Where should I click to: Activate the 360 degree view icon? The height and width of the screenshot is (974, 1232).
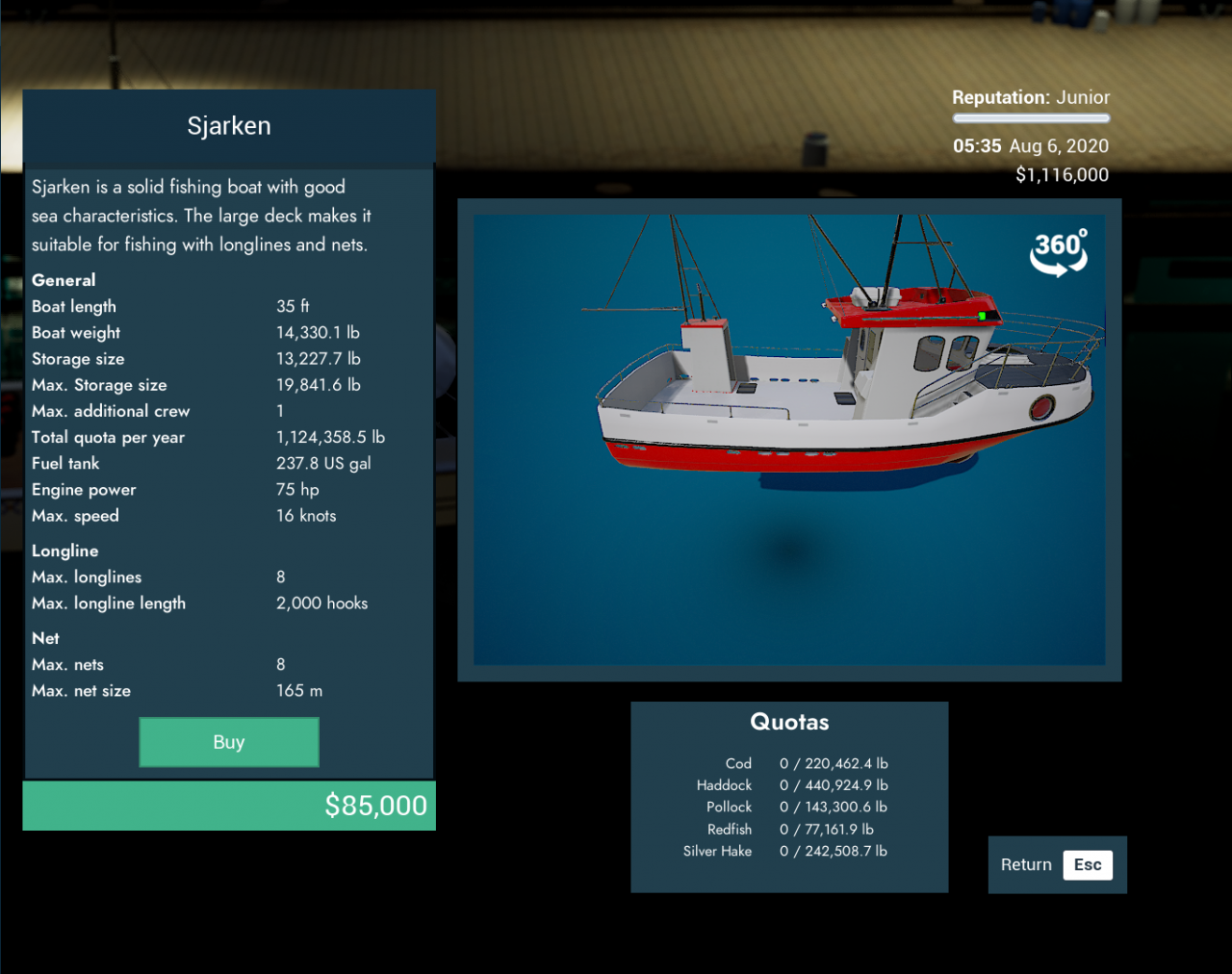coord(1059,252)
